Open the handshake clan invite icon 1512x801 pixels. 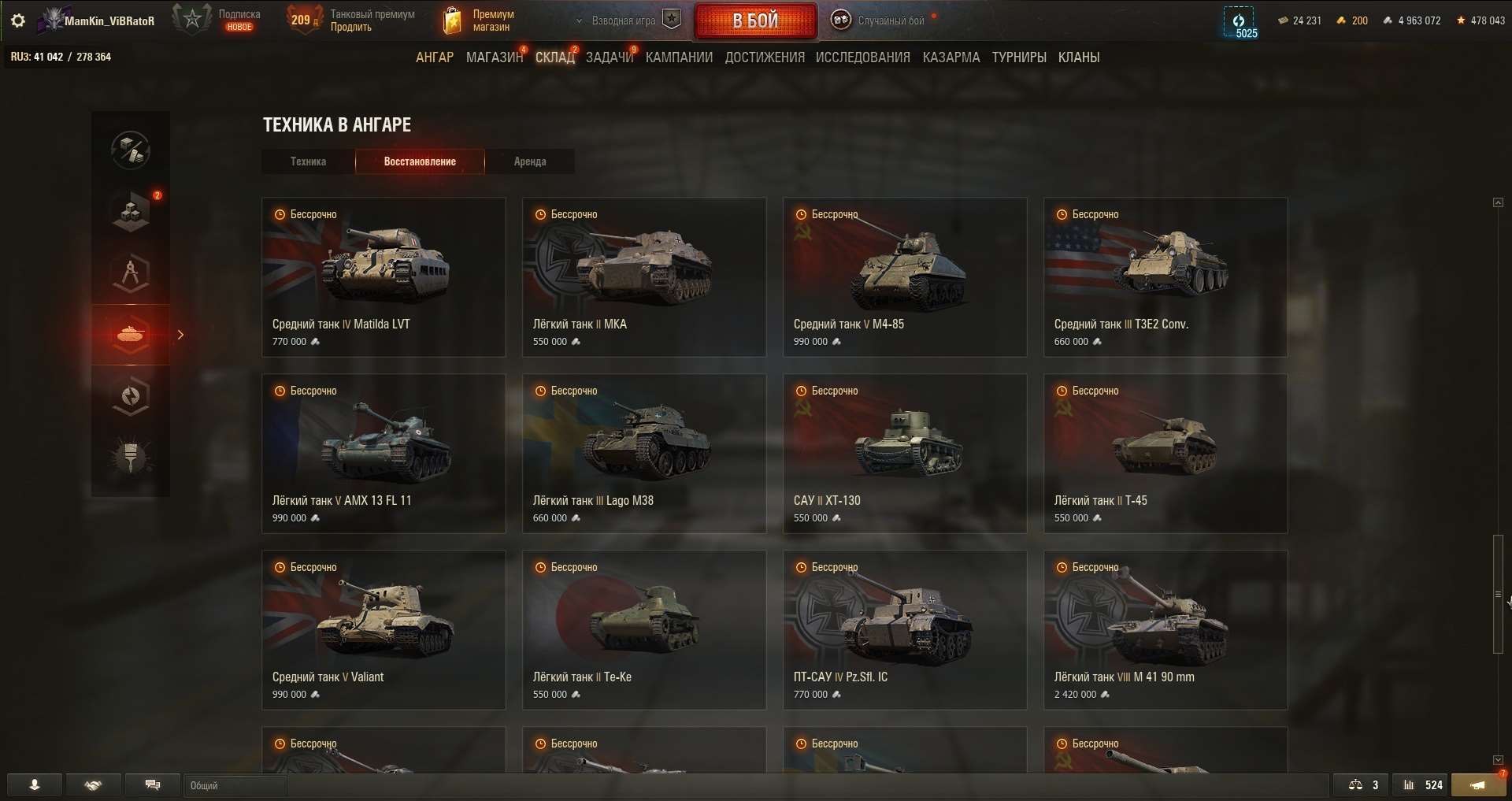(x=93, y=784)
